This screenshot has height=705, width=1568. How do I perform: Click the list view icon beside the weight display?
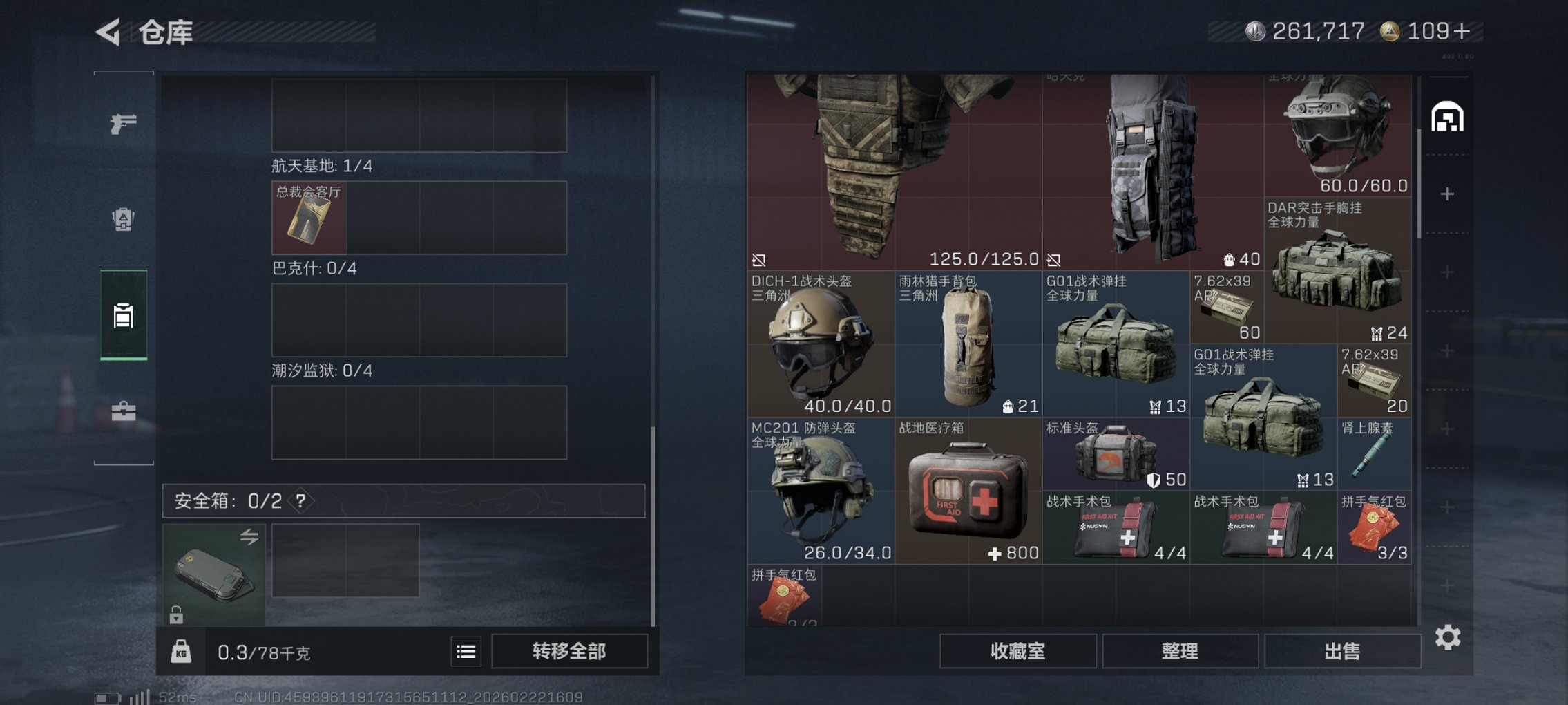point(466,652)
